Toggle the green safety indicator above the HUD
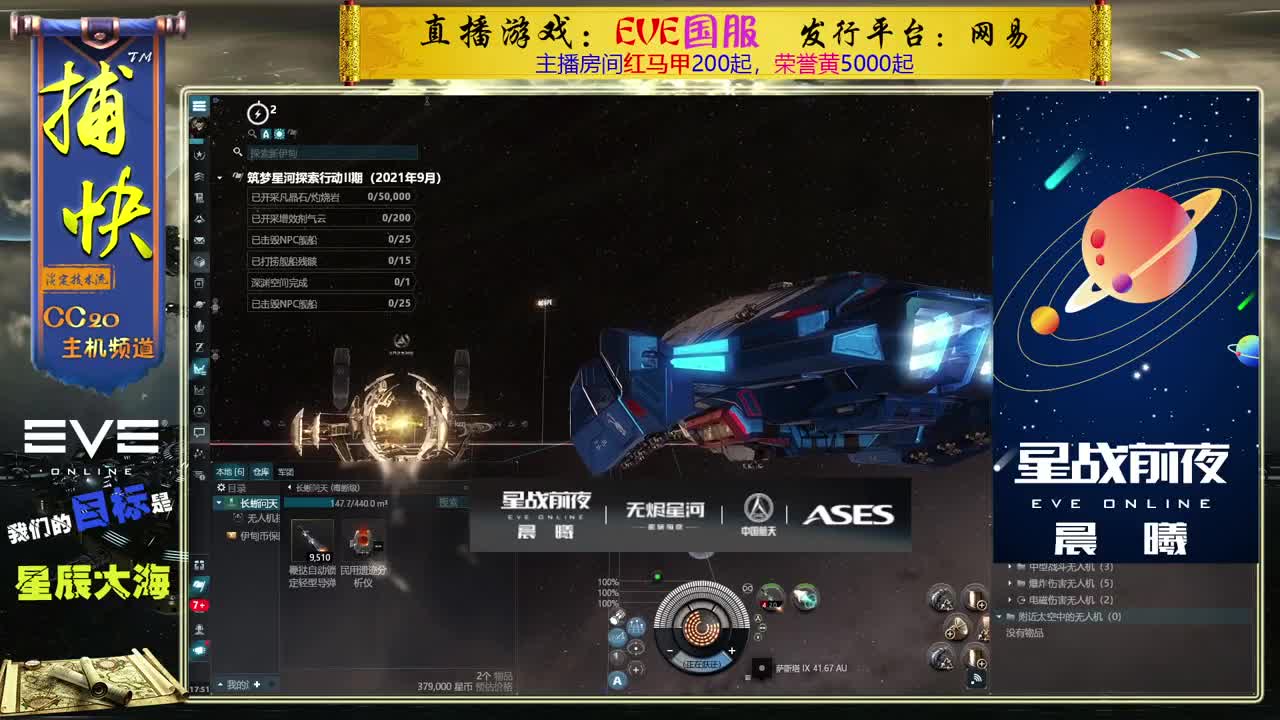This screenshot has width=1280, height=720. 657,576
